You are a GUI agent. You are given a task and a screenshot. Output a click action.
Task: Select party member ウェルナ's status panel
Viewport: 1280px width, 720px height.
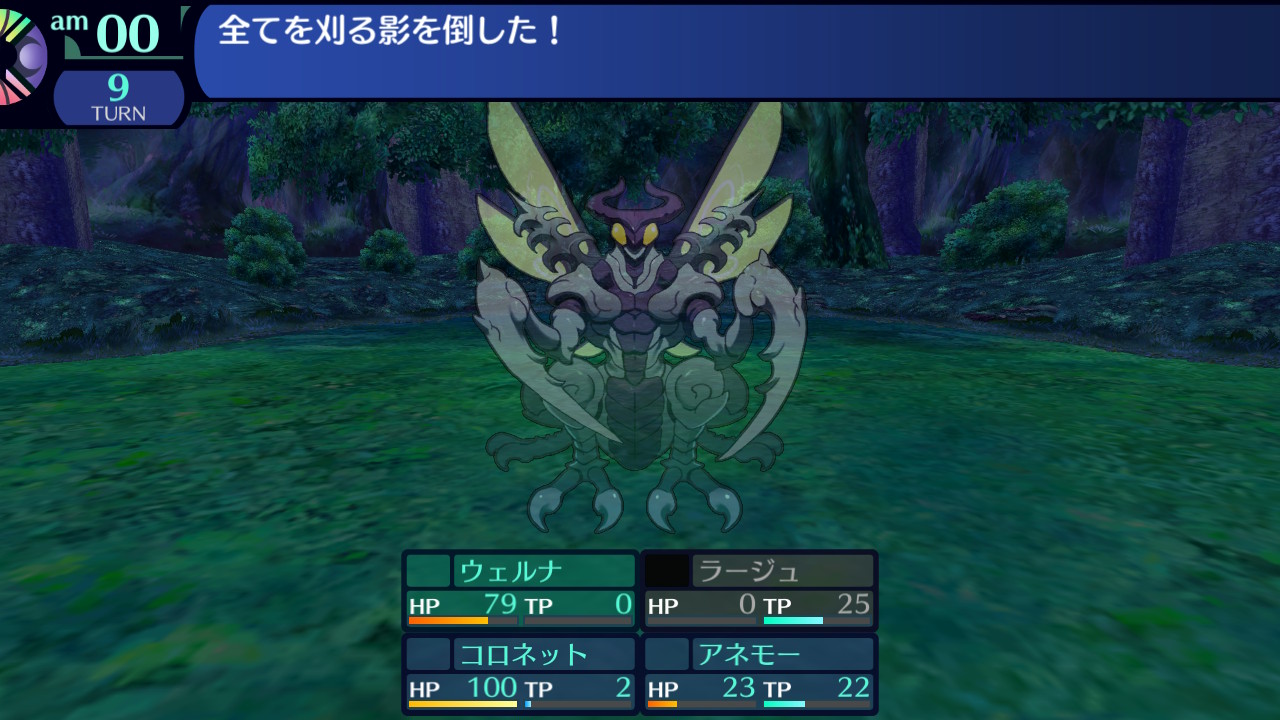click(520, 590)
